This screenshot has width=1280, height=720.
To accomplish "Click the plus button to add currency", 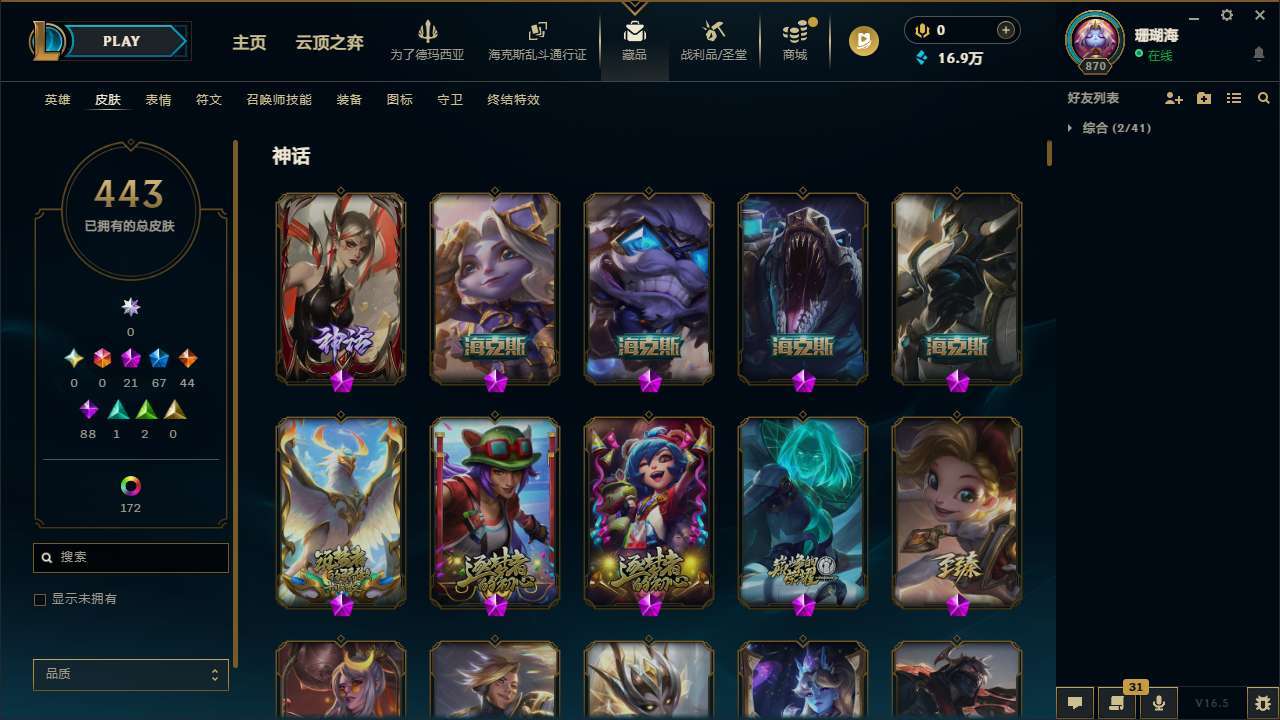I will 1004,30.
